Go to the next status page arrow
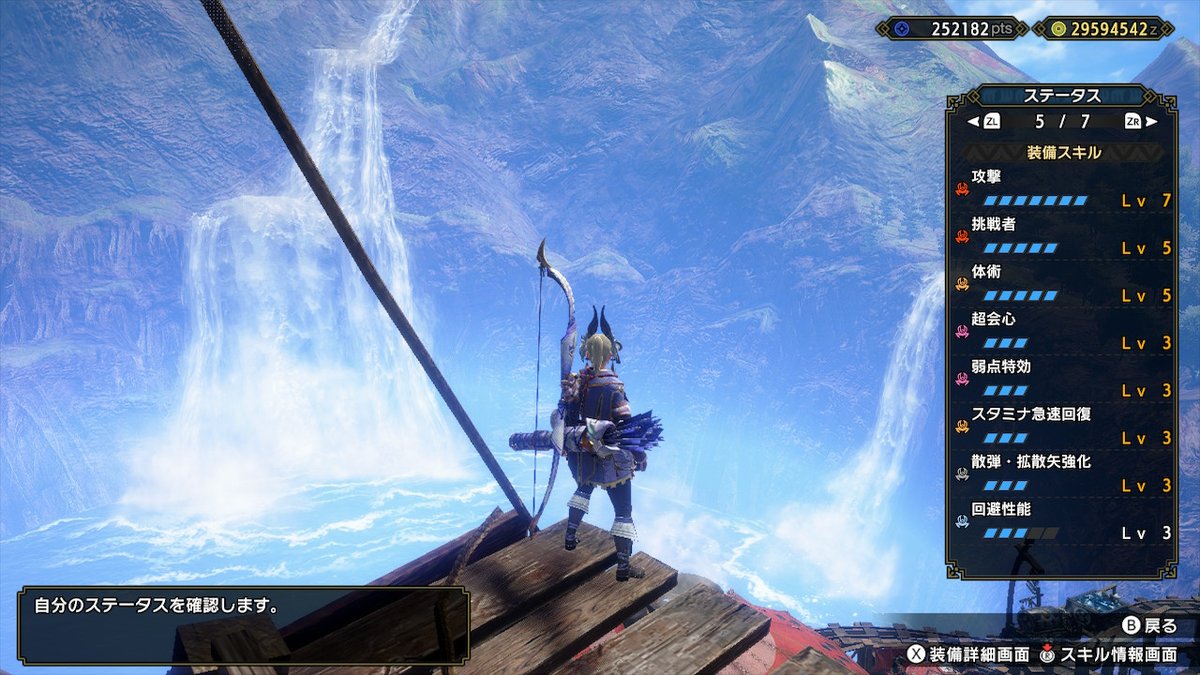The height and width of the screenshot is (675, 1200). click(x=1151, y=122)
